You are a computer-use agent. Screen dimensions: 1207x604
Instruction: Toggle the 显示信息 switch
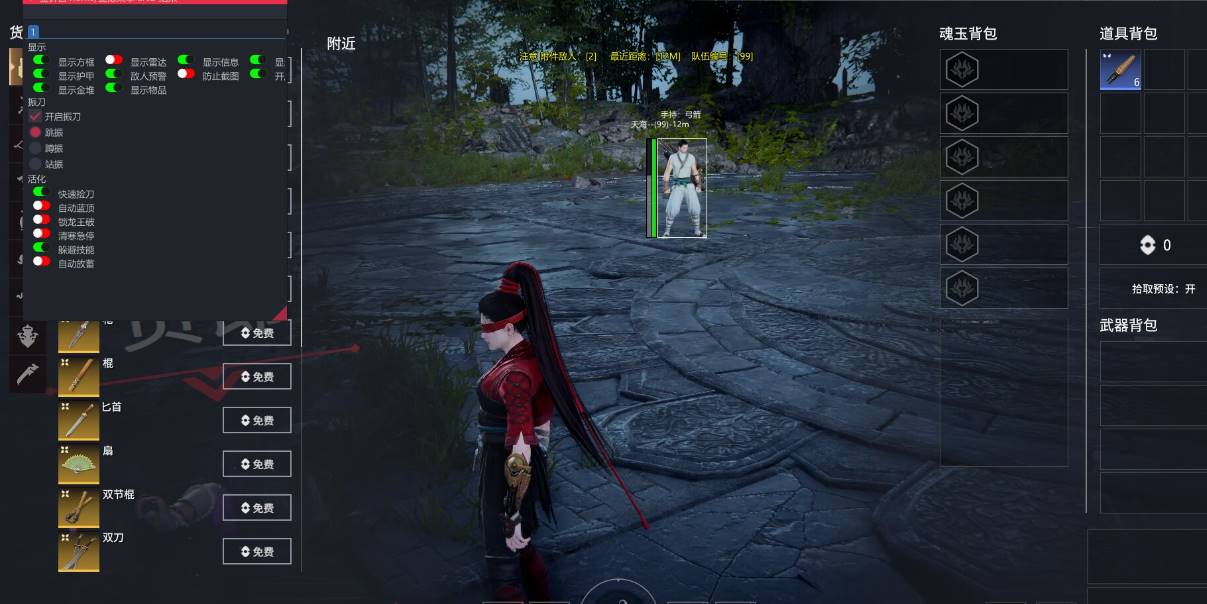pyautogui.click(x=186, y=61)
